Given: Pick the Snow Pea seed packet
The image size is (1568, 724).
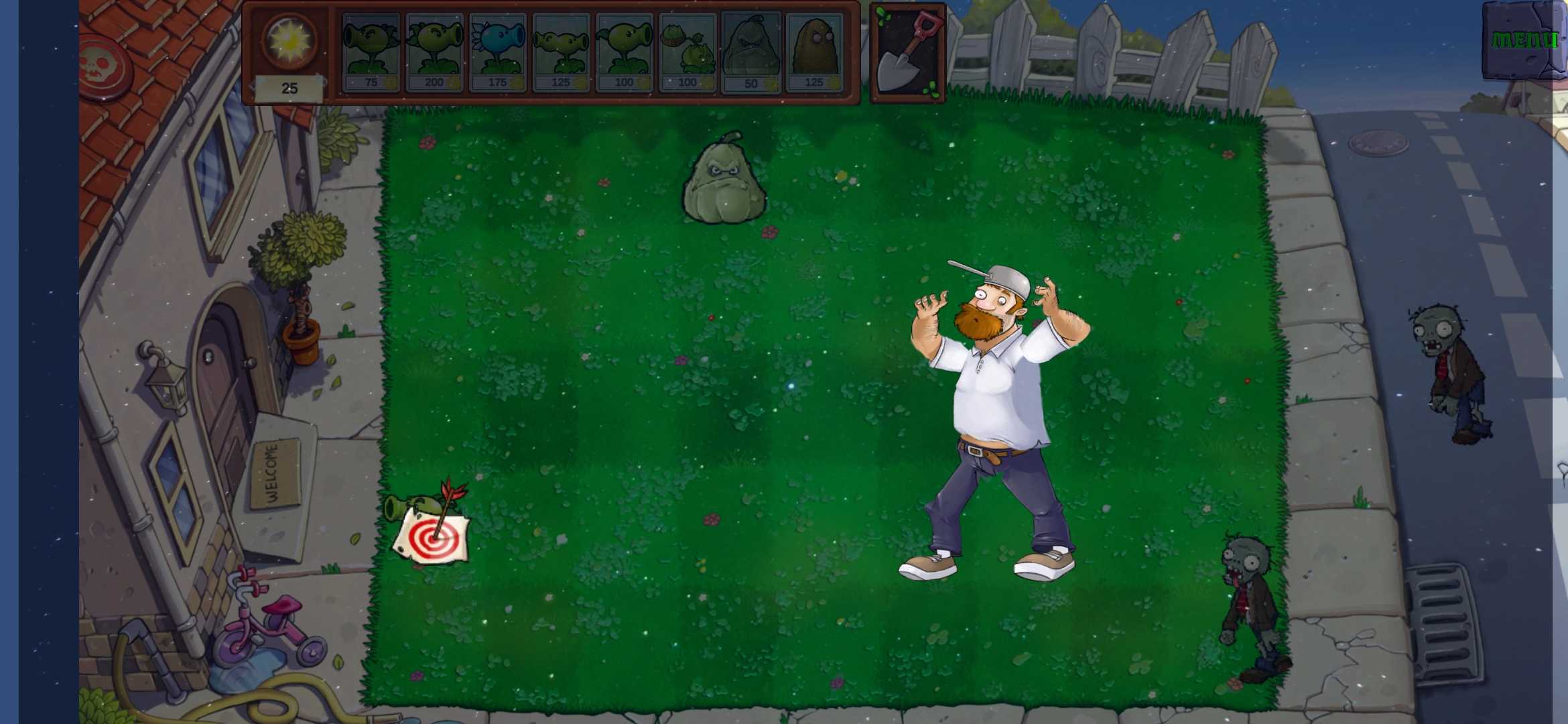Looking at the screenshot, I should [497, 50].
